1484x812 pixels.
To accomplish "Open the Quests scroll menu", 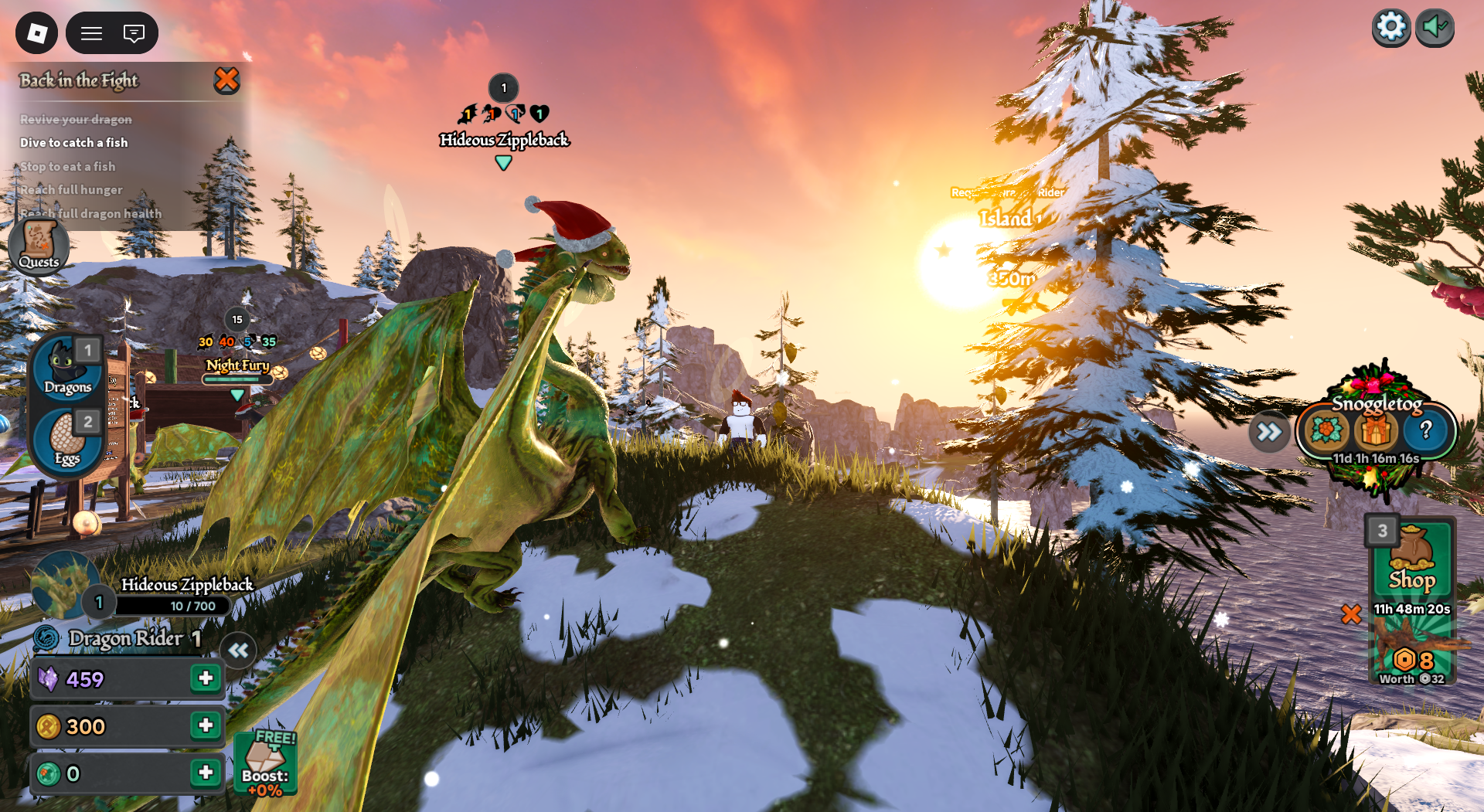I will point(39,246).
